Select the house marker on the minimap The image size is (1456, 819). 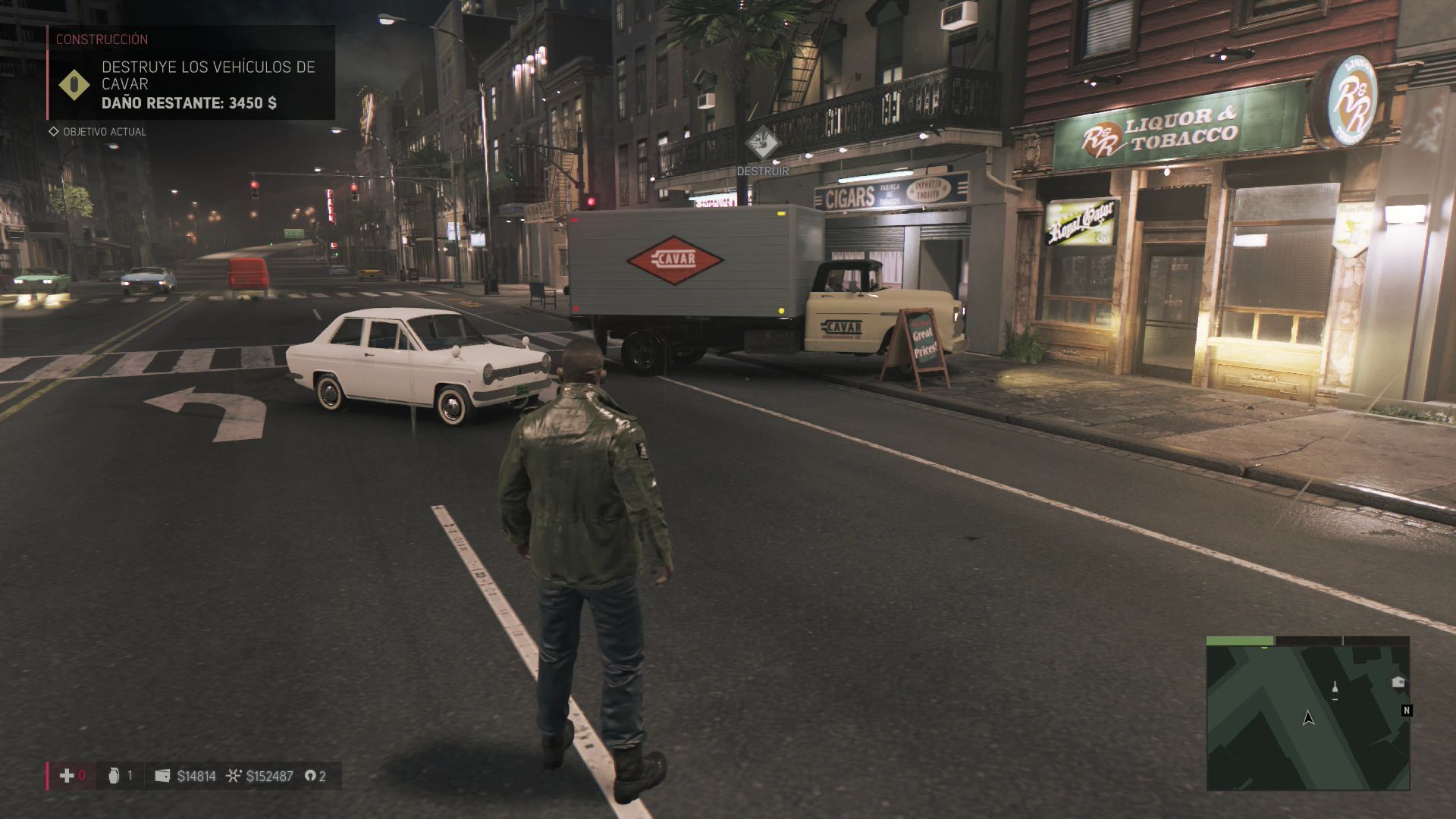coord(1398,682)
